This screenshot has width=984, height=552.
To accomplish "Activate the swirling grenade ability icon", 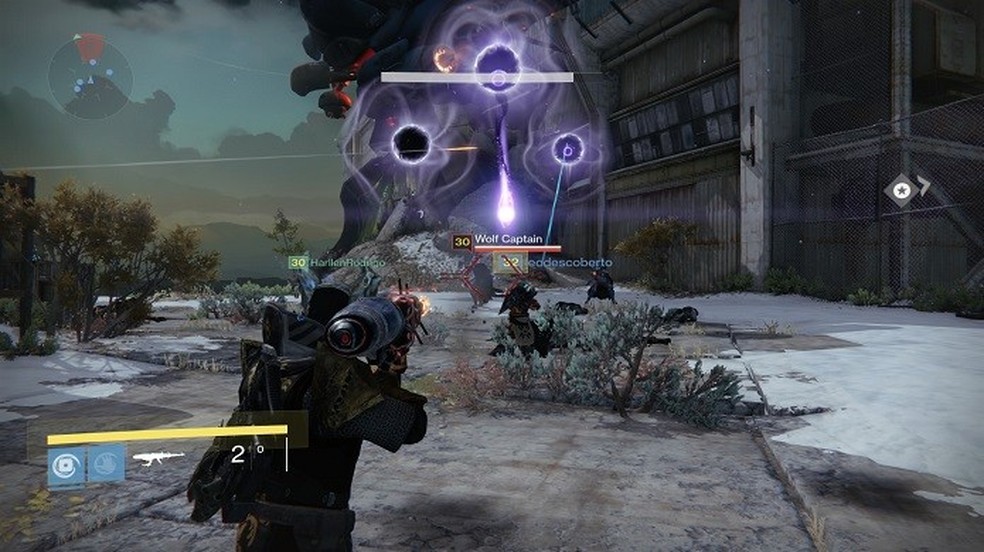I will click(x=67, y=465).
